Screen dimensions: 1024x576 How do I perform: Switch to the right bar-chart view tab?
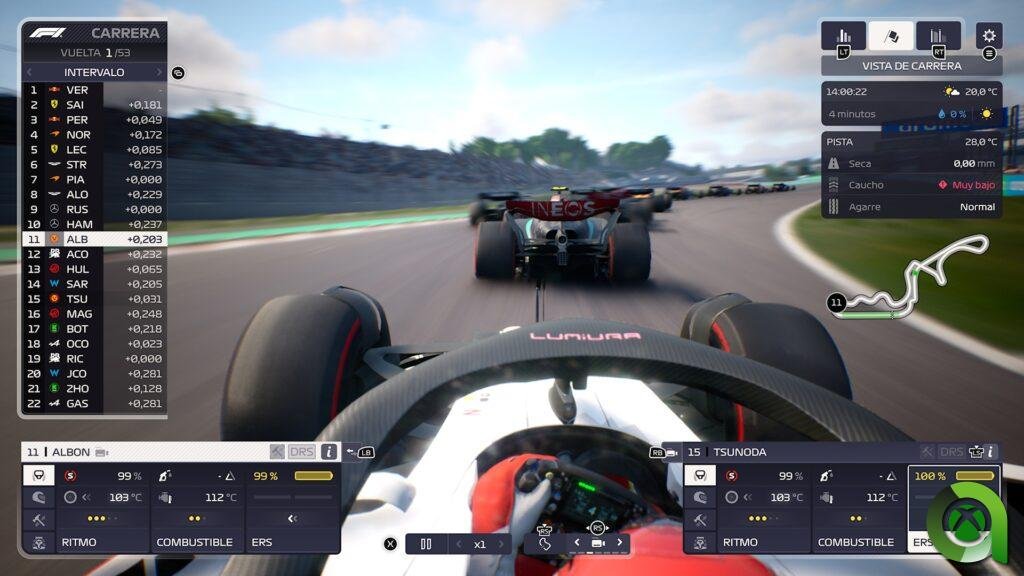click(x=938, y=36)
